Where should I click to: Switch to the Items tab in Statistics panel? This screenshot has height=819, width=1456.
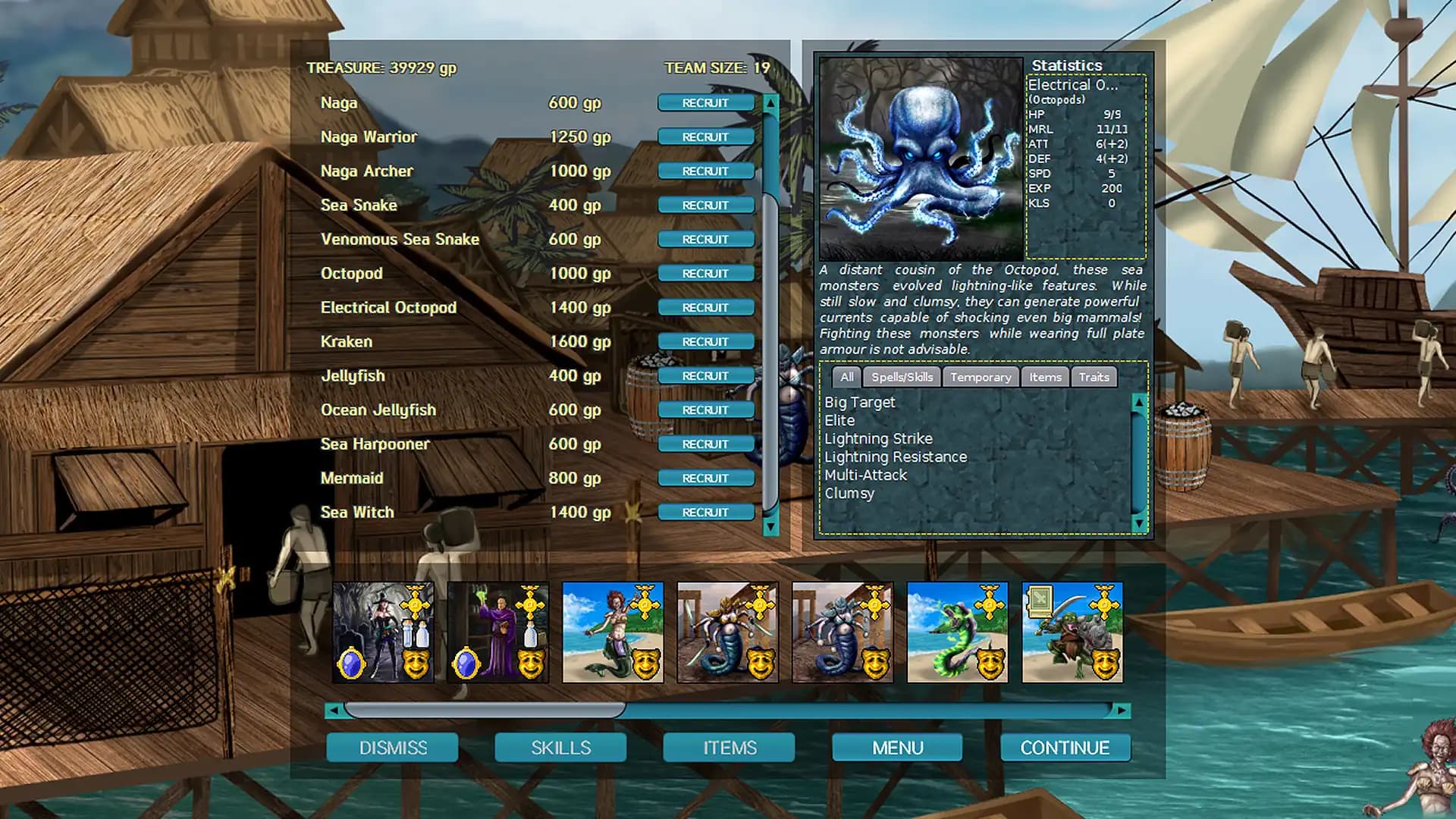1045,377
